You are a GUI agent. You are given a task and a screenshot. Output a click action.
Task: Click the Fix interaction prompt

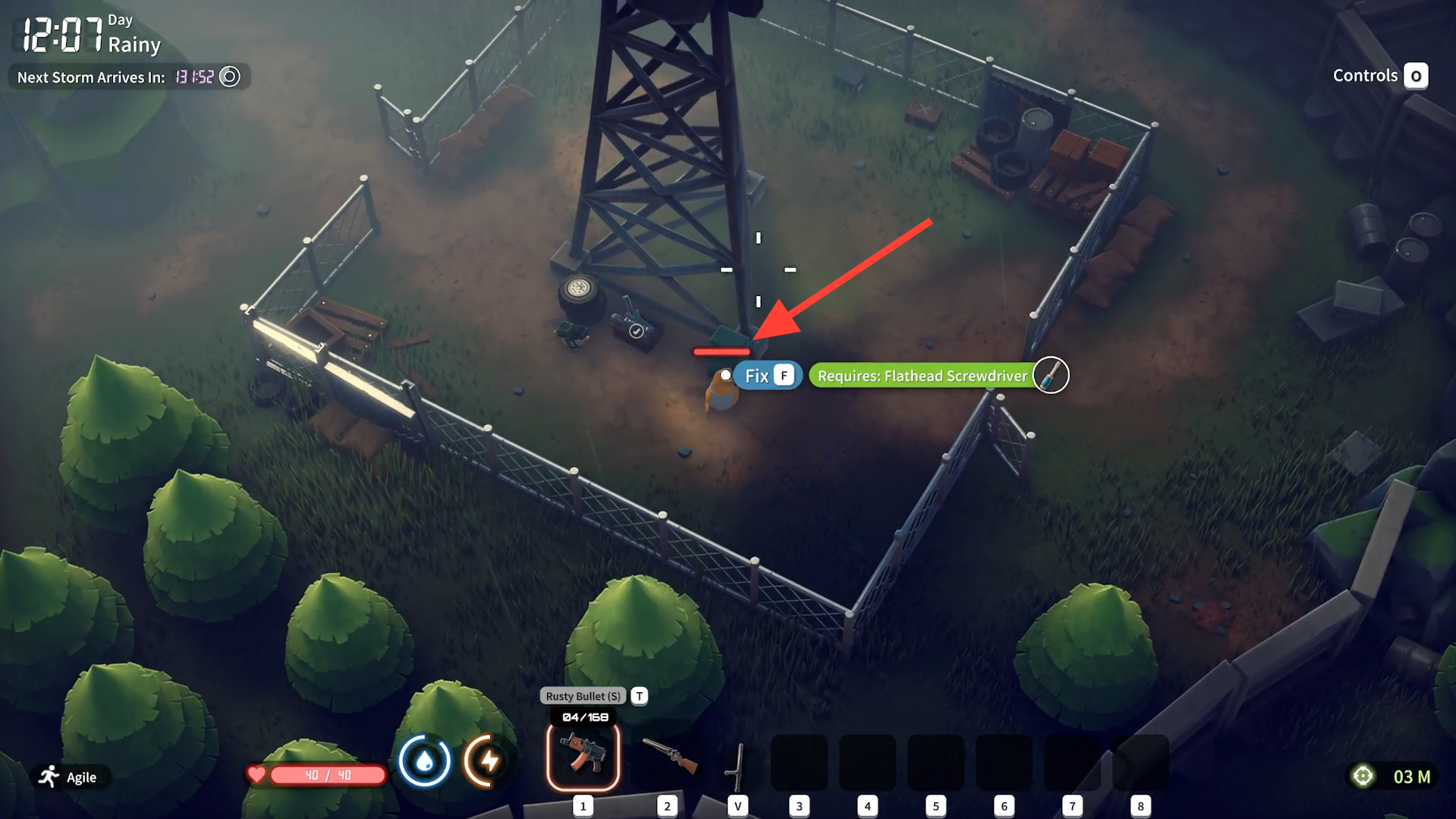click(x=767, y=376)
